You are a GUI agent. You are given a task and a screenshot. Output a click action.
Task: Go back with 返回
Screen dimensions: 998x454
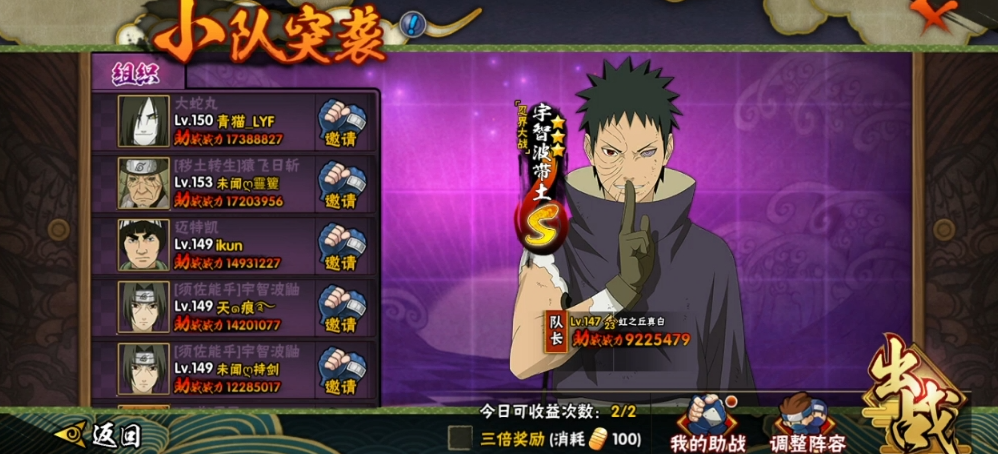point(100,435)
